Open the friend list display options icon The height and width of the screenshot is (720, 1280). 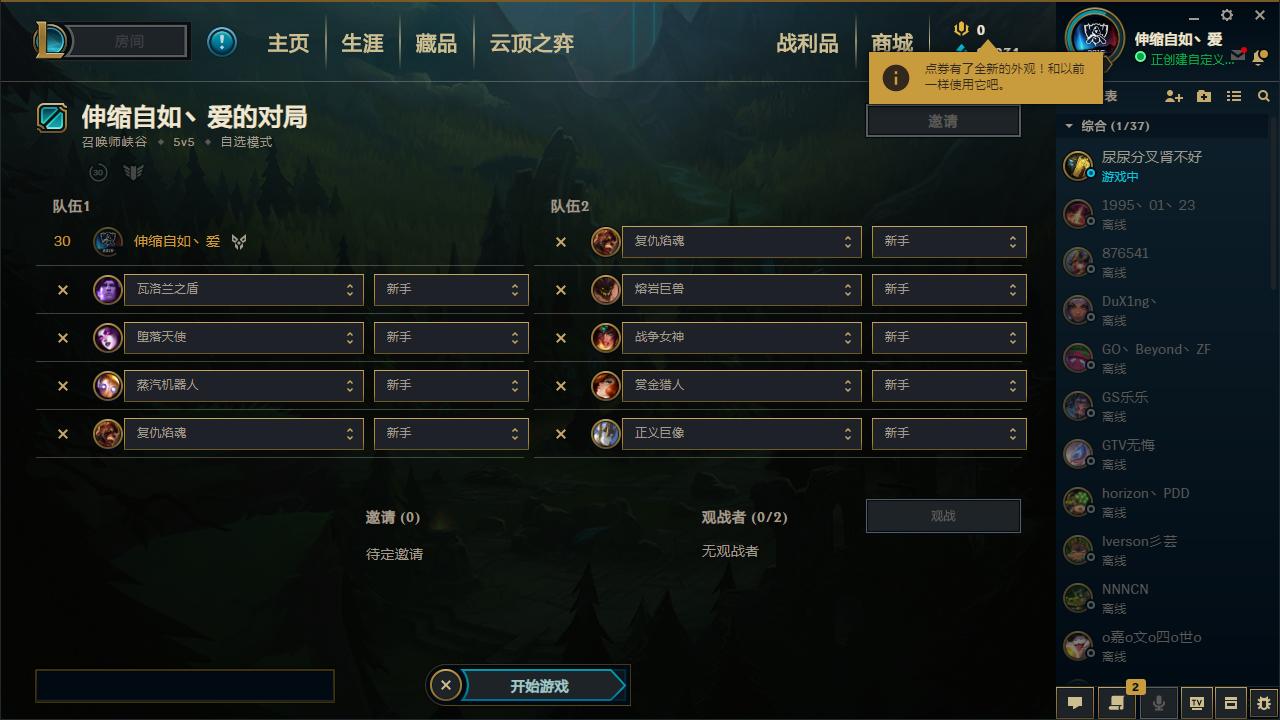pyautogui.click(x=1234, y=96)
